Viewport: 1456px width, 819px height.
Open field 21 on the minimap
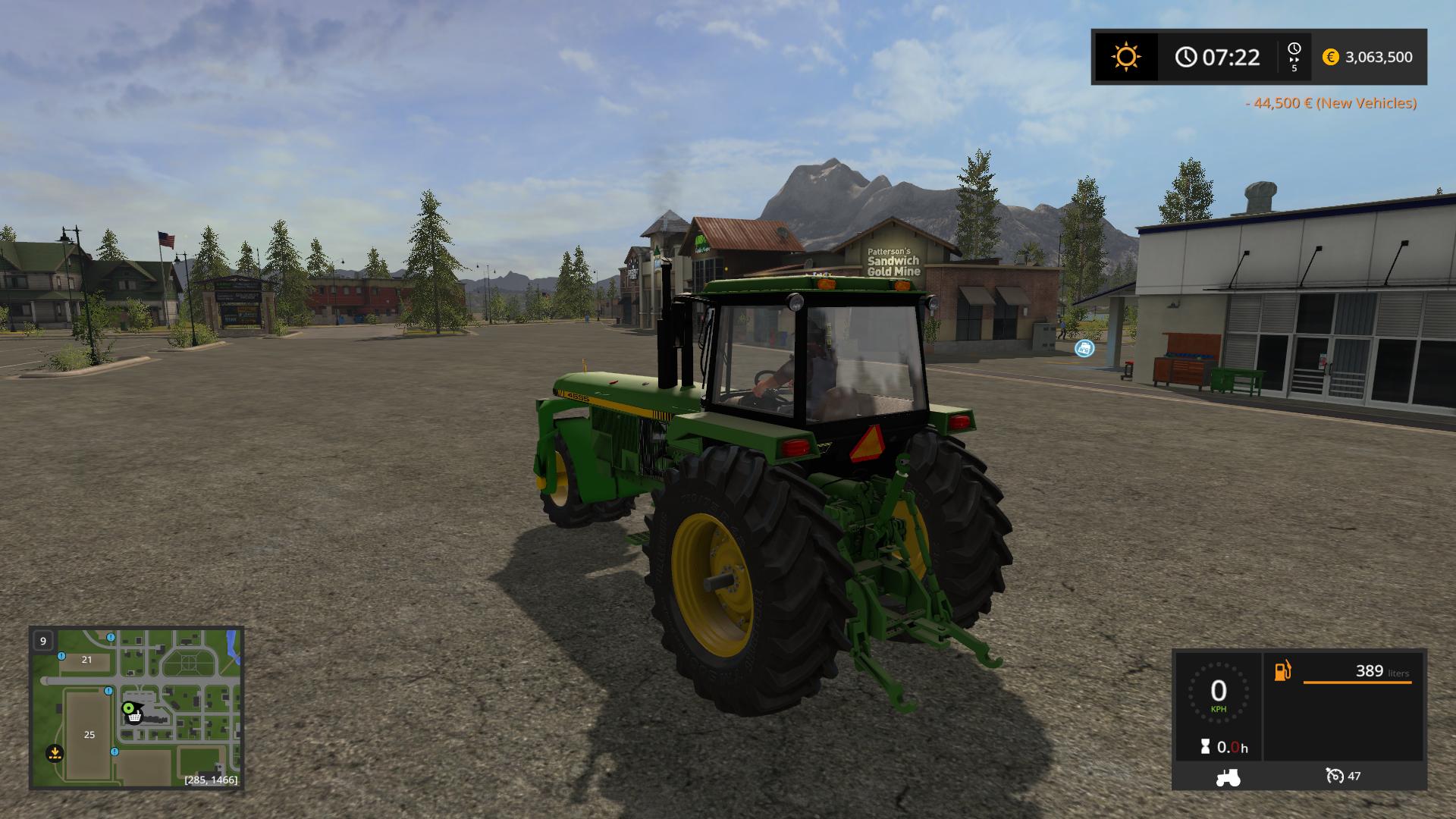click(x=86, y=661)
